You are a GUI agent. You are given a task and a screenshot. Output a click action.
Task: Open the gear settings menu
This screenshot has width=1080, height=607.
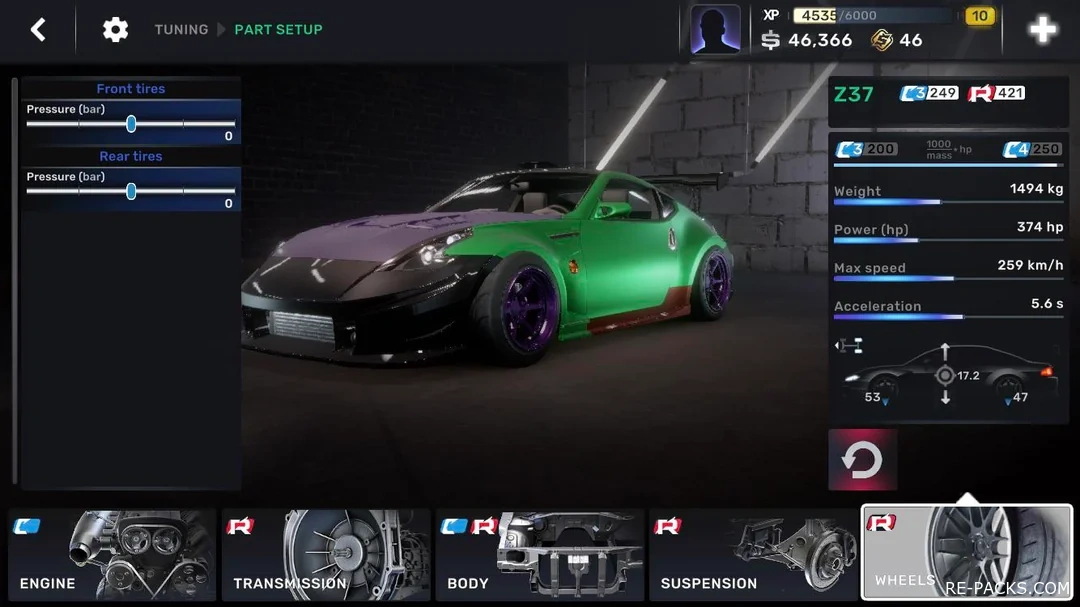[115, 30]
